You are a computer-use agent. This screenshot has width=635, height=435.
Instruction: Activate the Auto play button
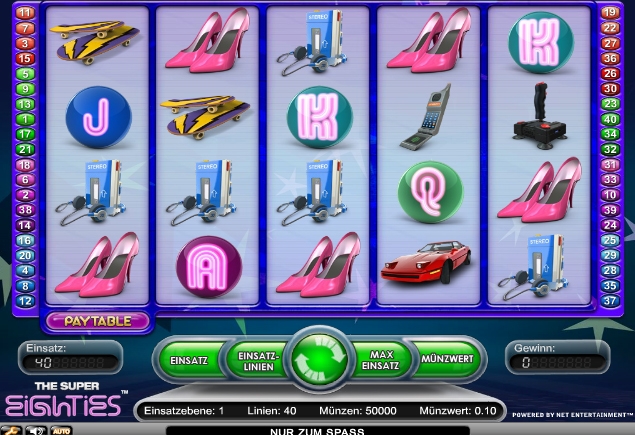(61, 430)
